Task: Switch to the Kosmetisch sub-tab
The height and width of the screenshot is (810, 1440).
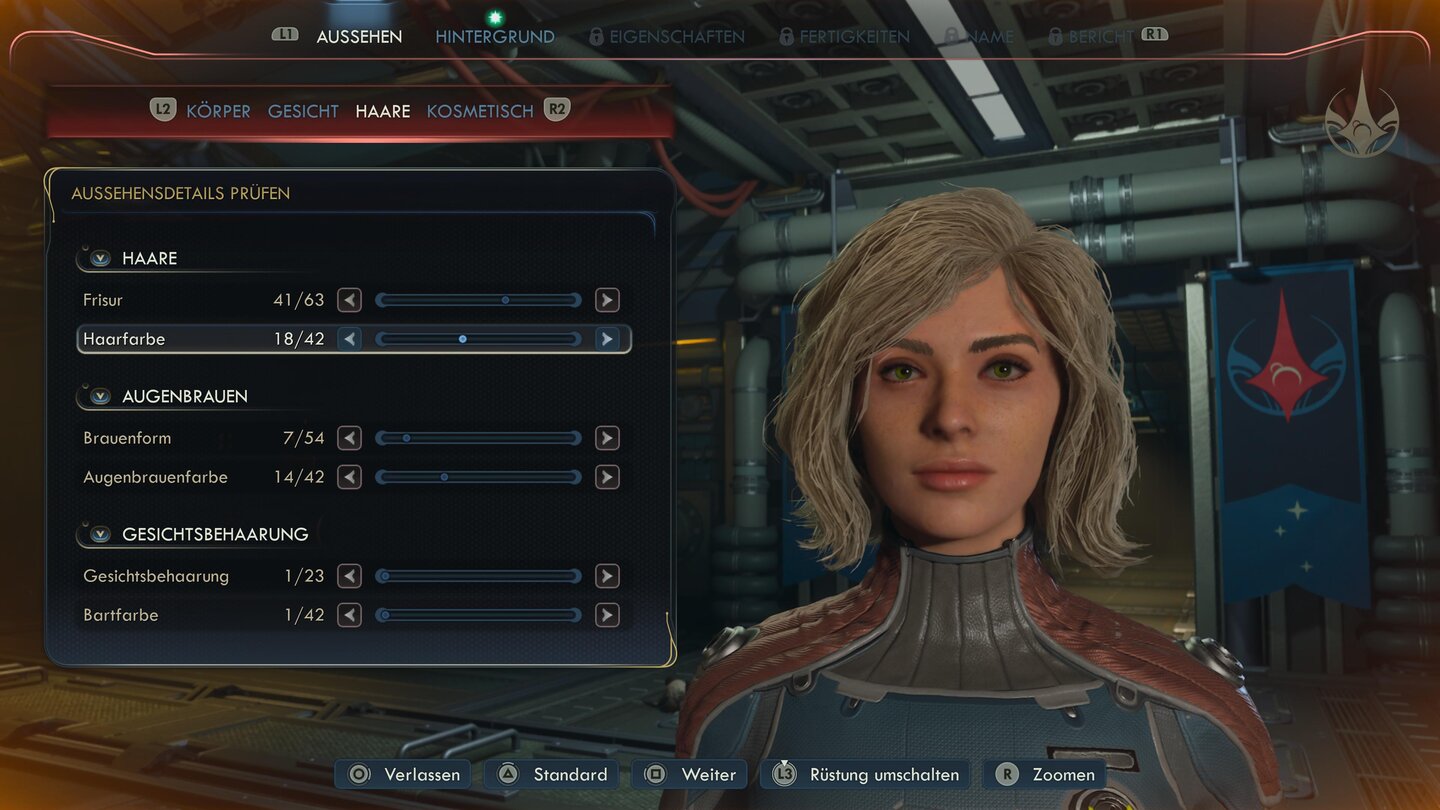Action: tap(480, 111)
